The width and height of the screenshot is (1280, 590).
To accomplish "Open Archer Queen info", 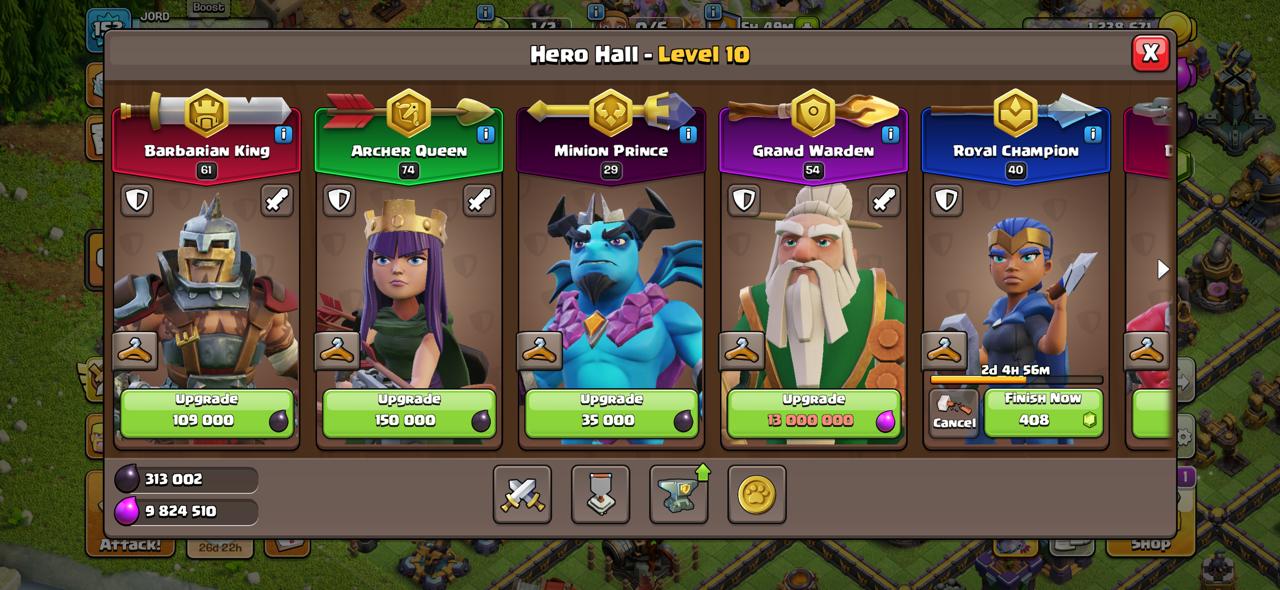I will click(486, 134).
